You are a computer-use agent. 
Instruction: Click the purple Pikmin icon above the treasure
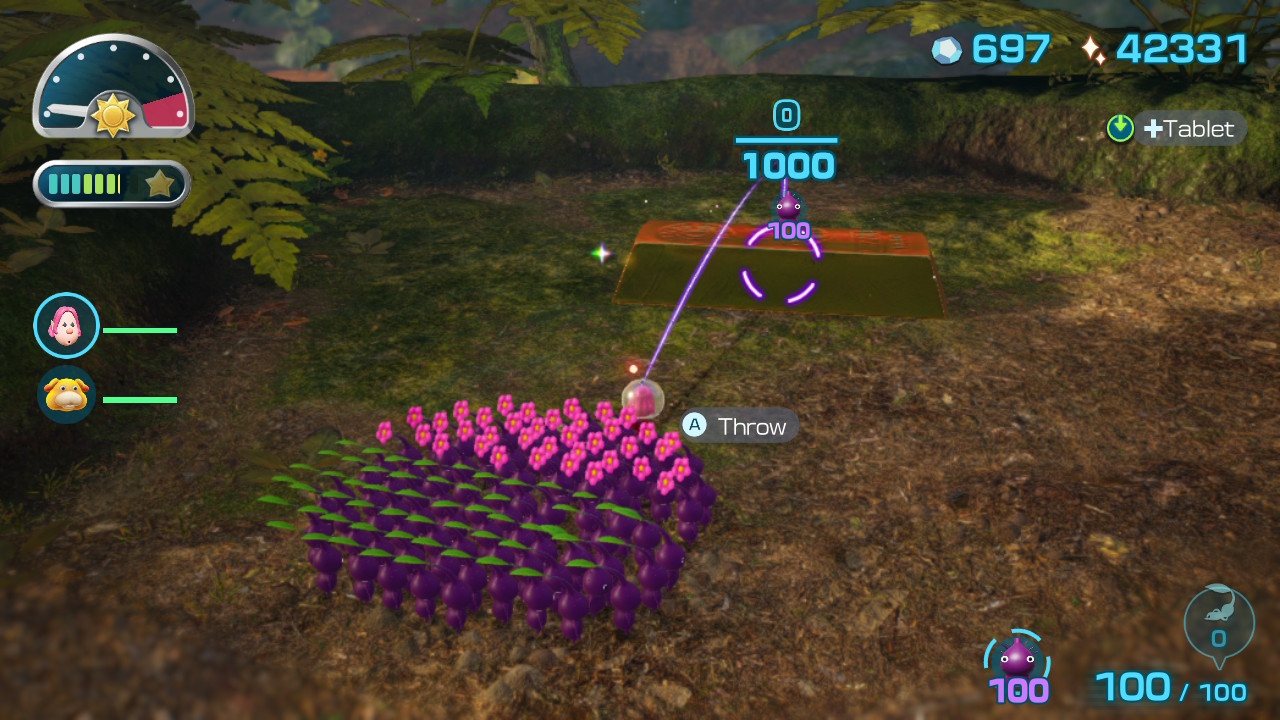(788, 207)
